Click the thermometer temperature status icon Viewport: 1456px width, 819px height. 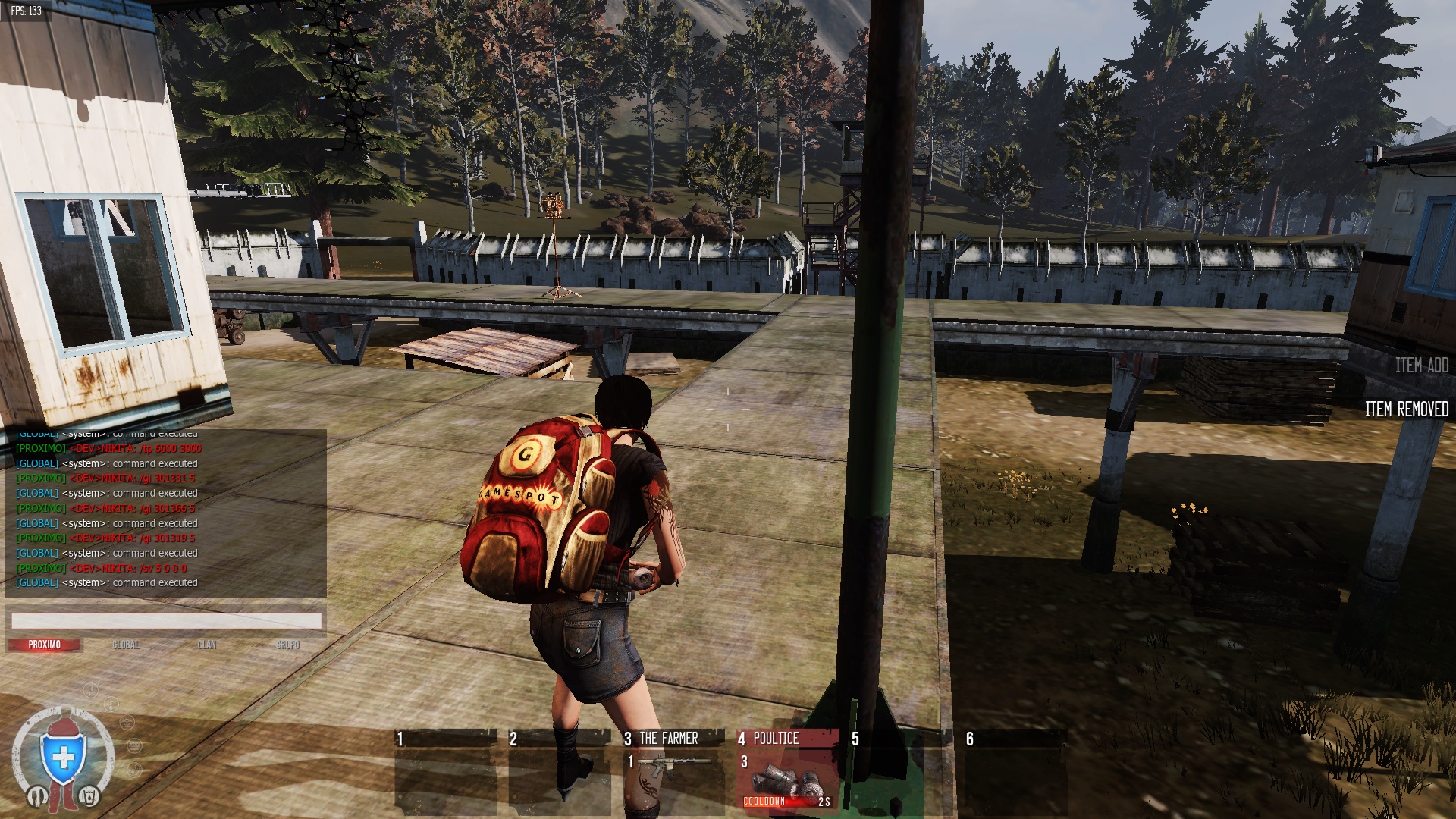pyautogui.click(x=111, y=704)
